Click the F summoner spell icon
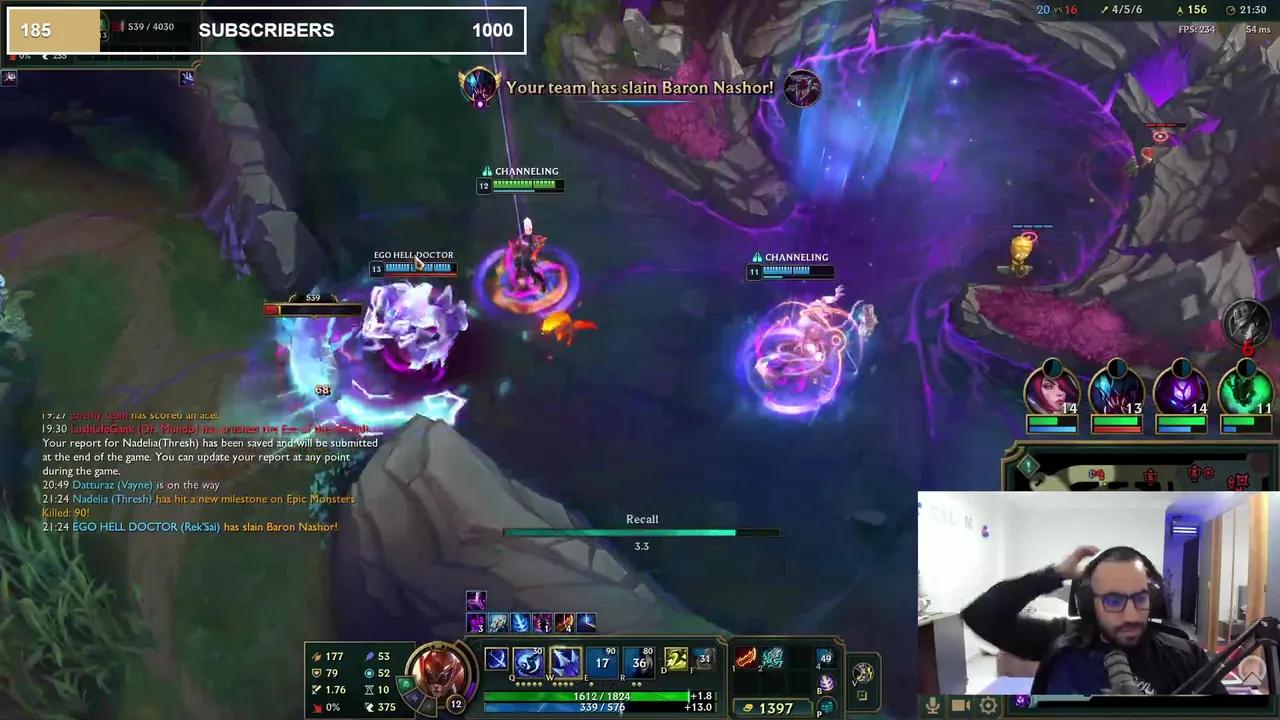The height and width of the screenshot is (720, 1280). pos(704,660)
